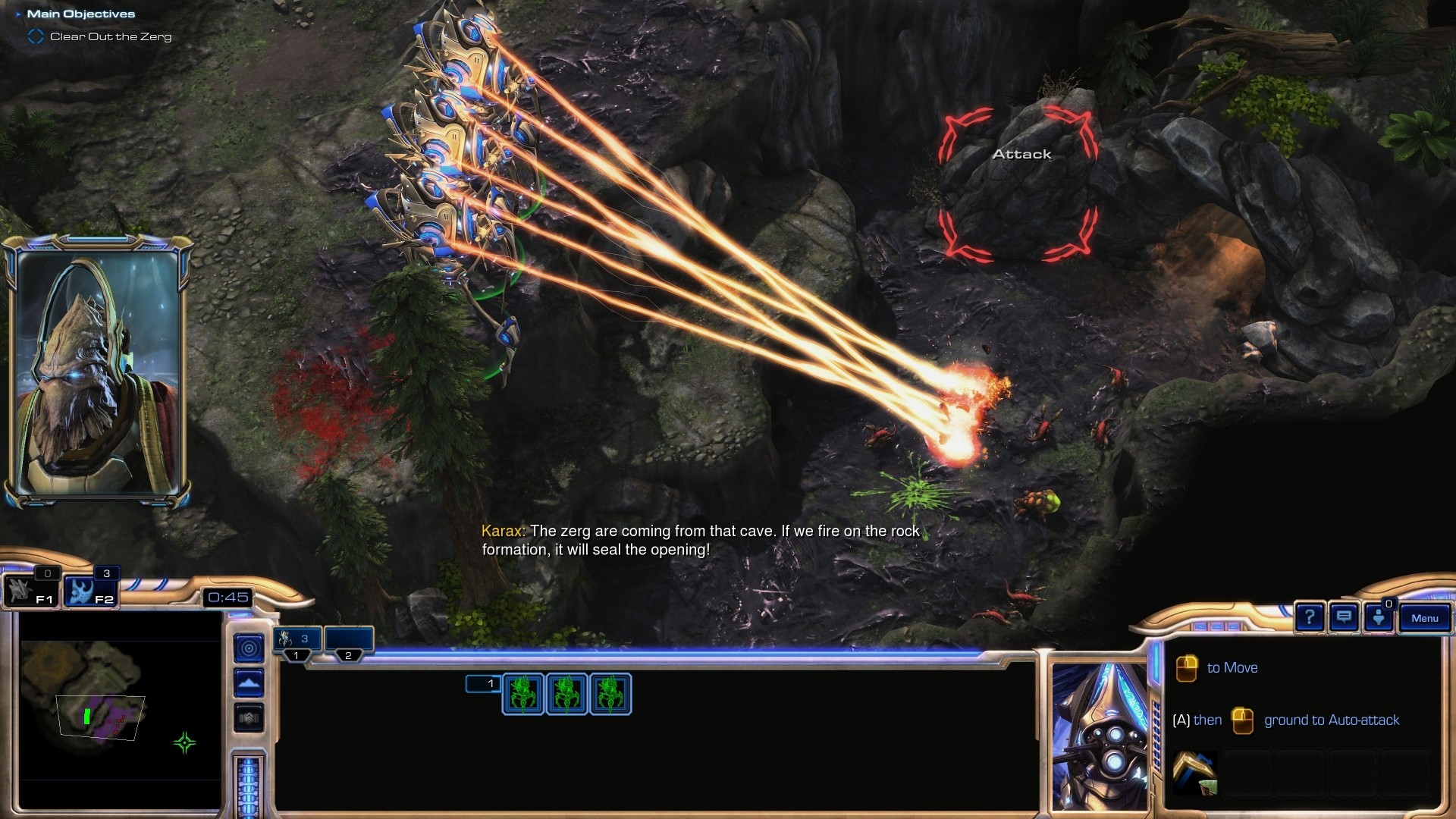Activate the golden leg cliff-jump ability icon

(1194, 773)
